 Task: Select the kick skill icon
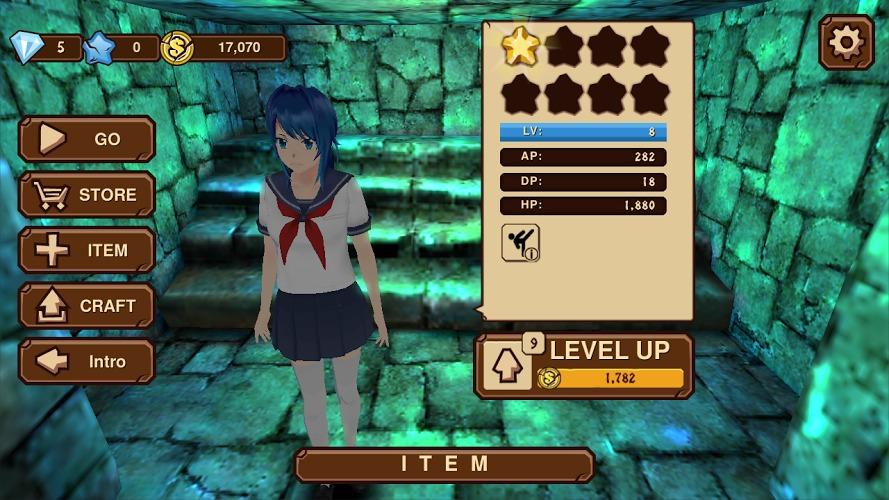(x=520, y=243)
